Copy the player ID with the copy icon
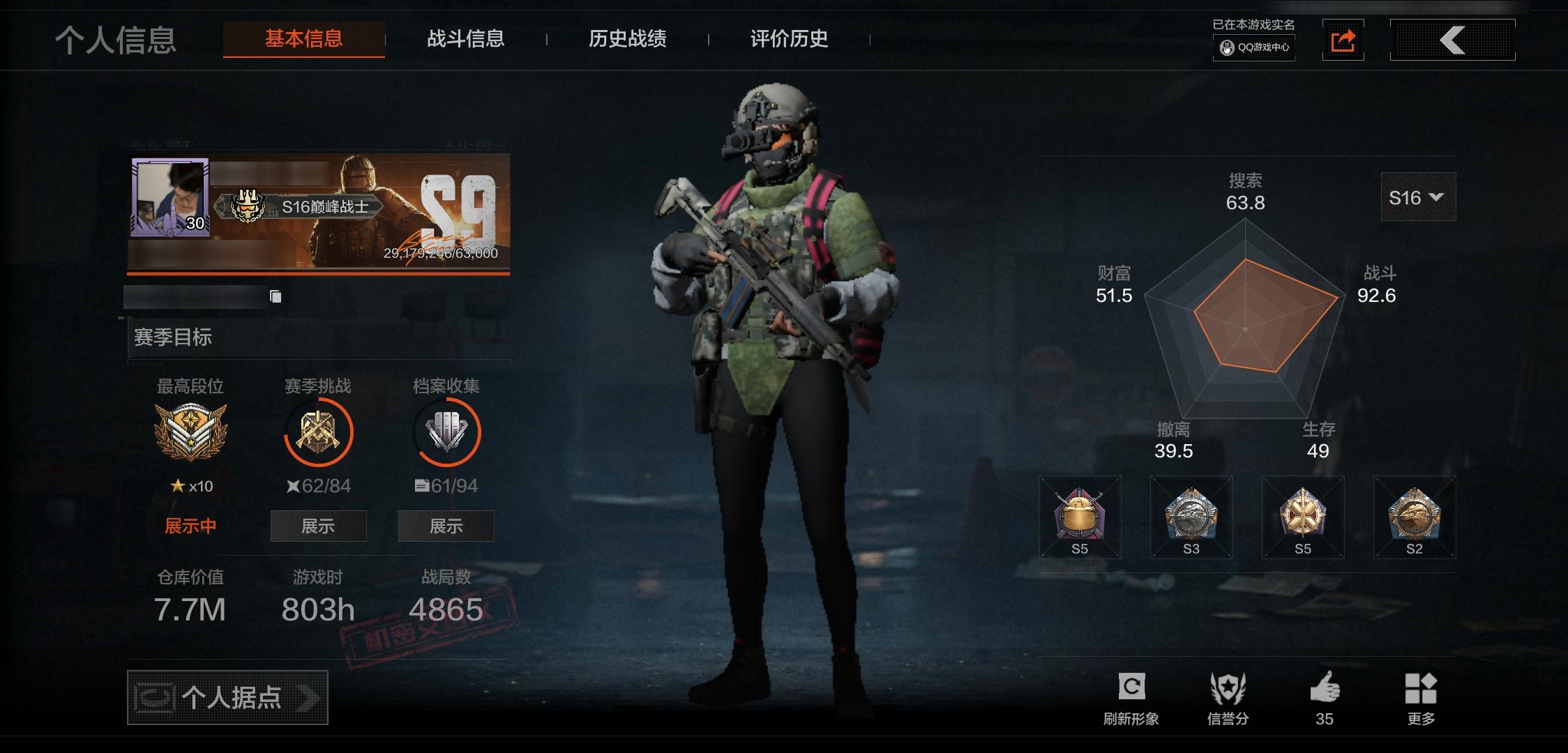The height and width of the screenshot is (753, 1568). 276,297
